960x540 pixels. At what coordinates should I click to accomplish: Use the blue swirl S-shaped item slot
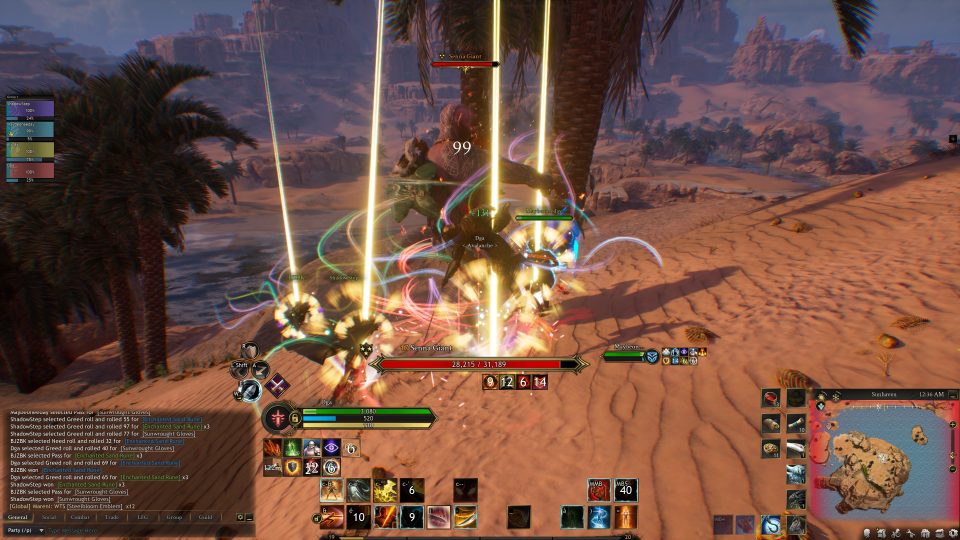coord(771,524)
